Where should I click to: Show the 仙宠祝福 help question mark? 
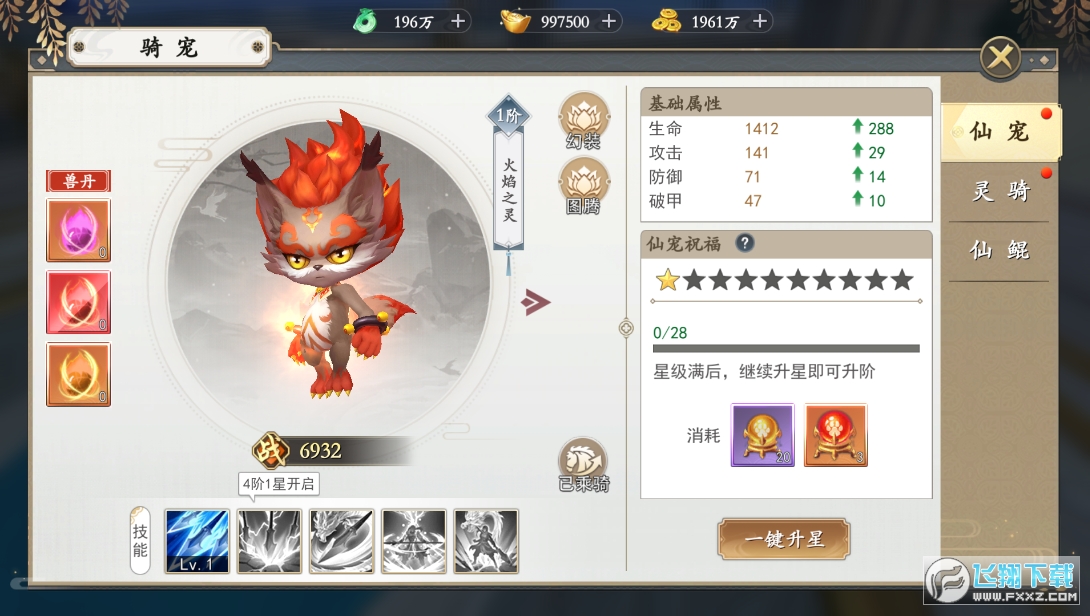tap(744, 244)
